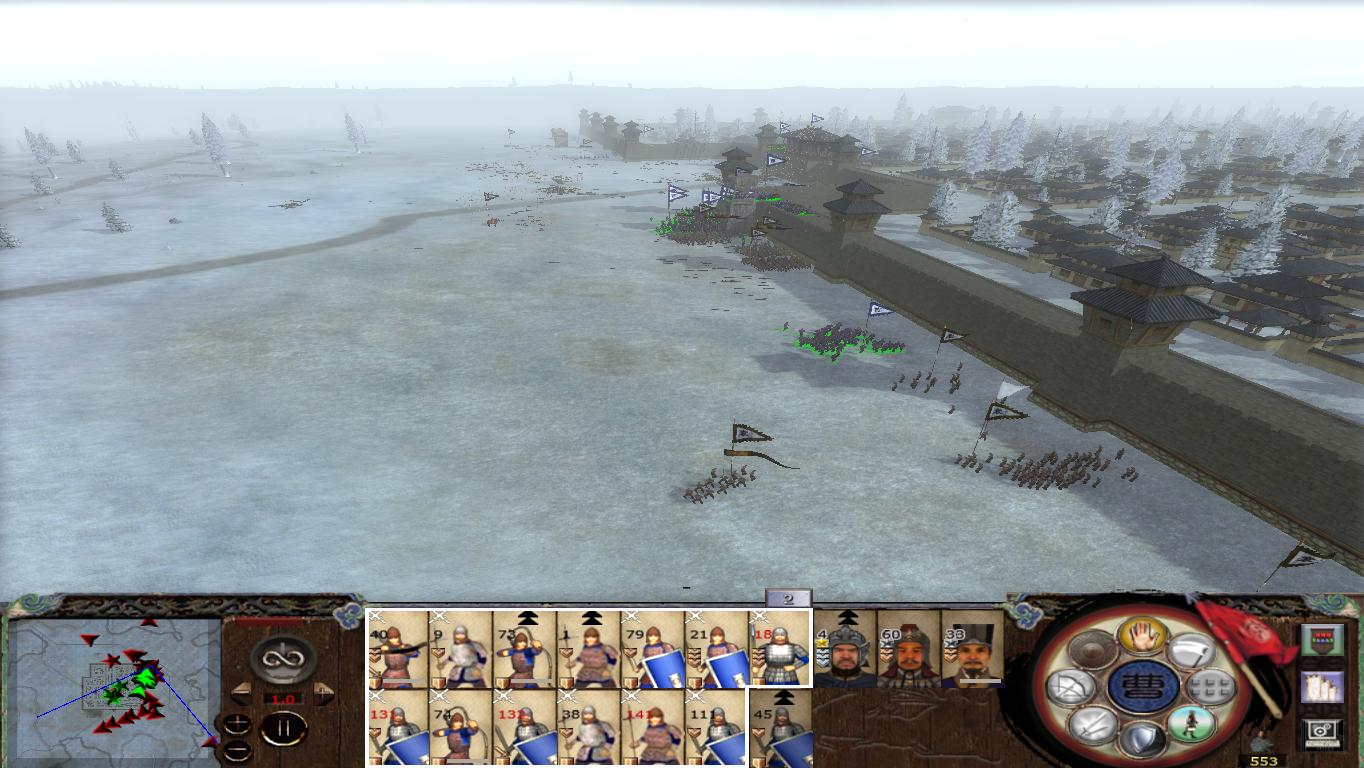
Task: Open the battle objectives scrolls button
Action: pos(1323,686)
